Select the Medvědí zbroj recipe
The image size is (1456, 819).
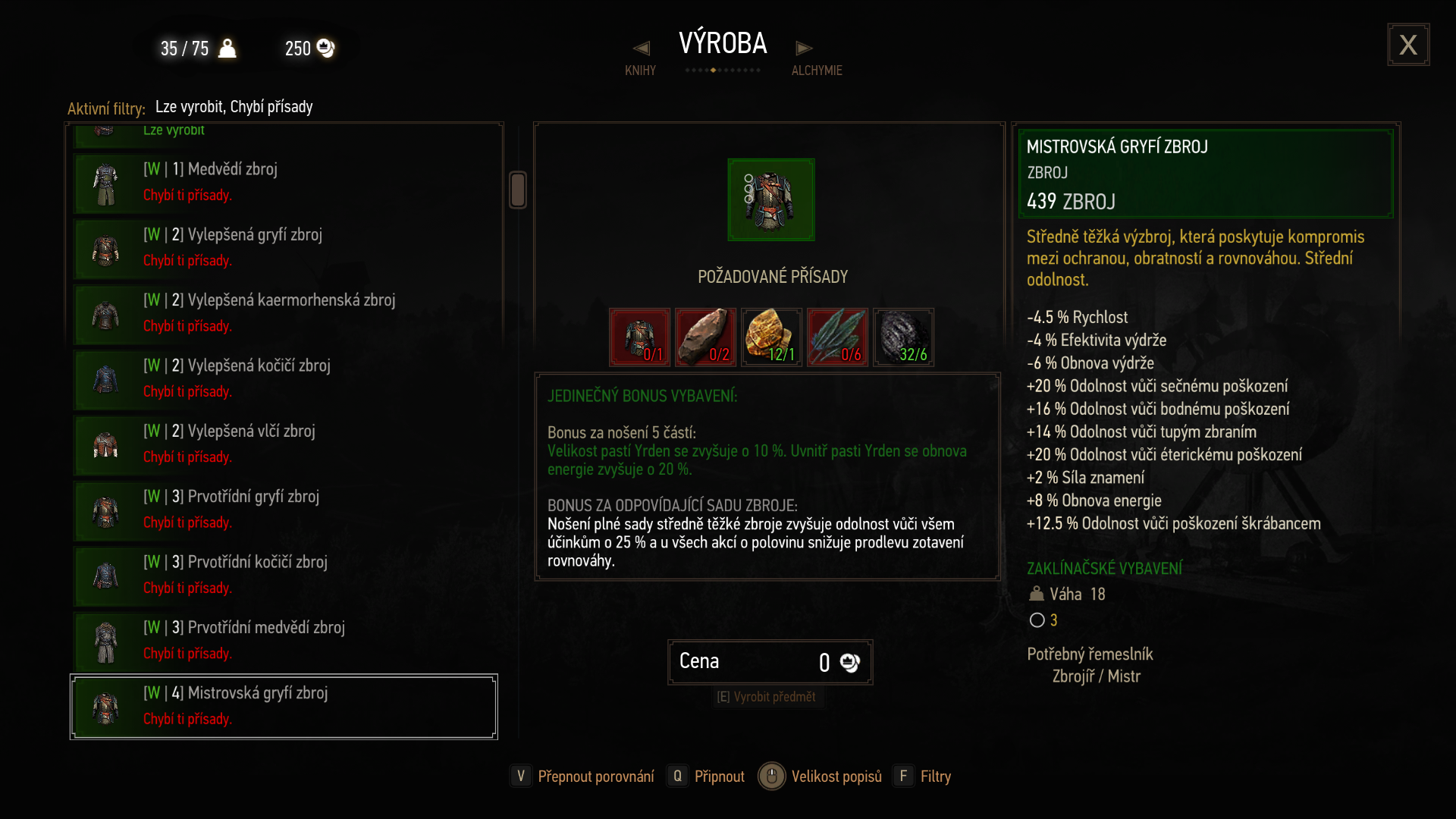point(284,183)
